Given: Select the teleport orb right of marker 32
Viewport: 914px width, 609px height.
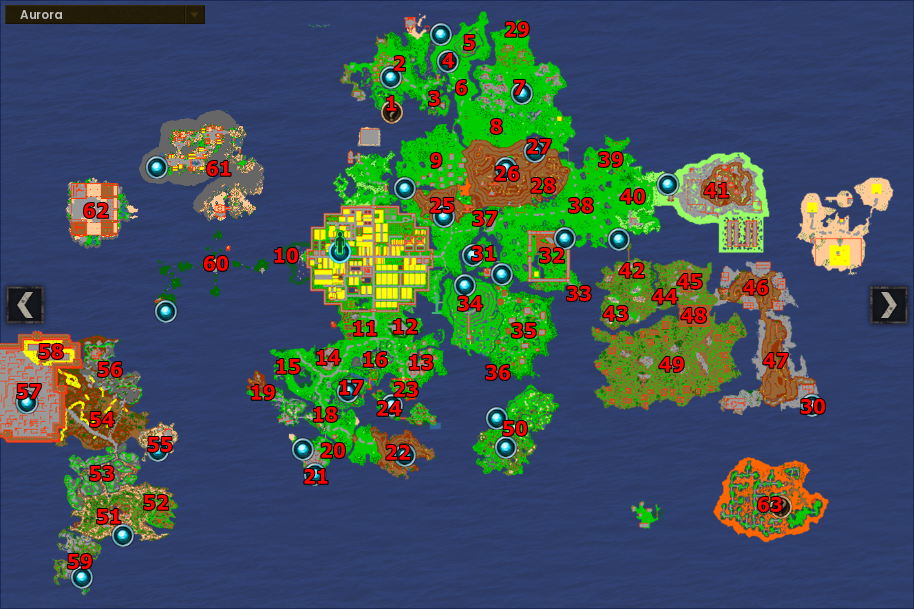Looking at the screenshot, I should click(x=565, y=238).
